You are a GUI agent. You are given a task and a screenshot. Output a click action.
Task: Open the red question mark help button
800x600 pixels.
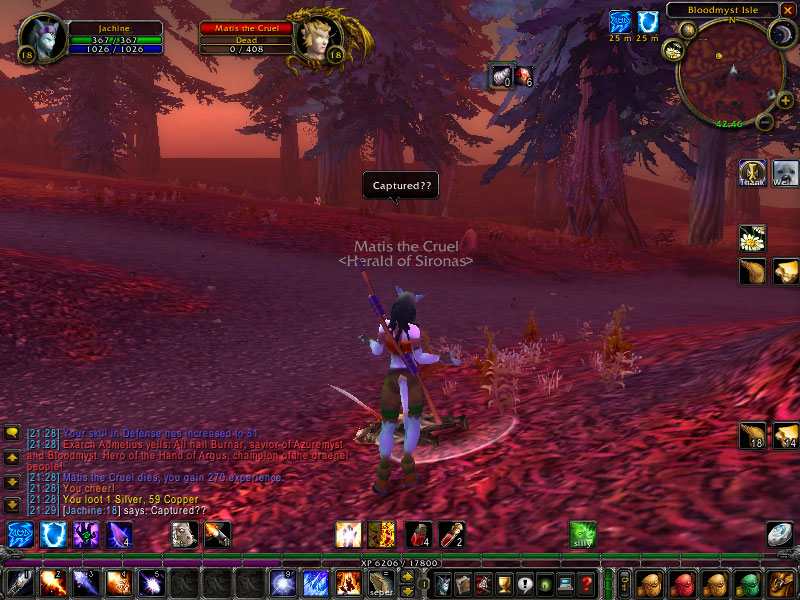pos(587,582)
